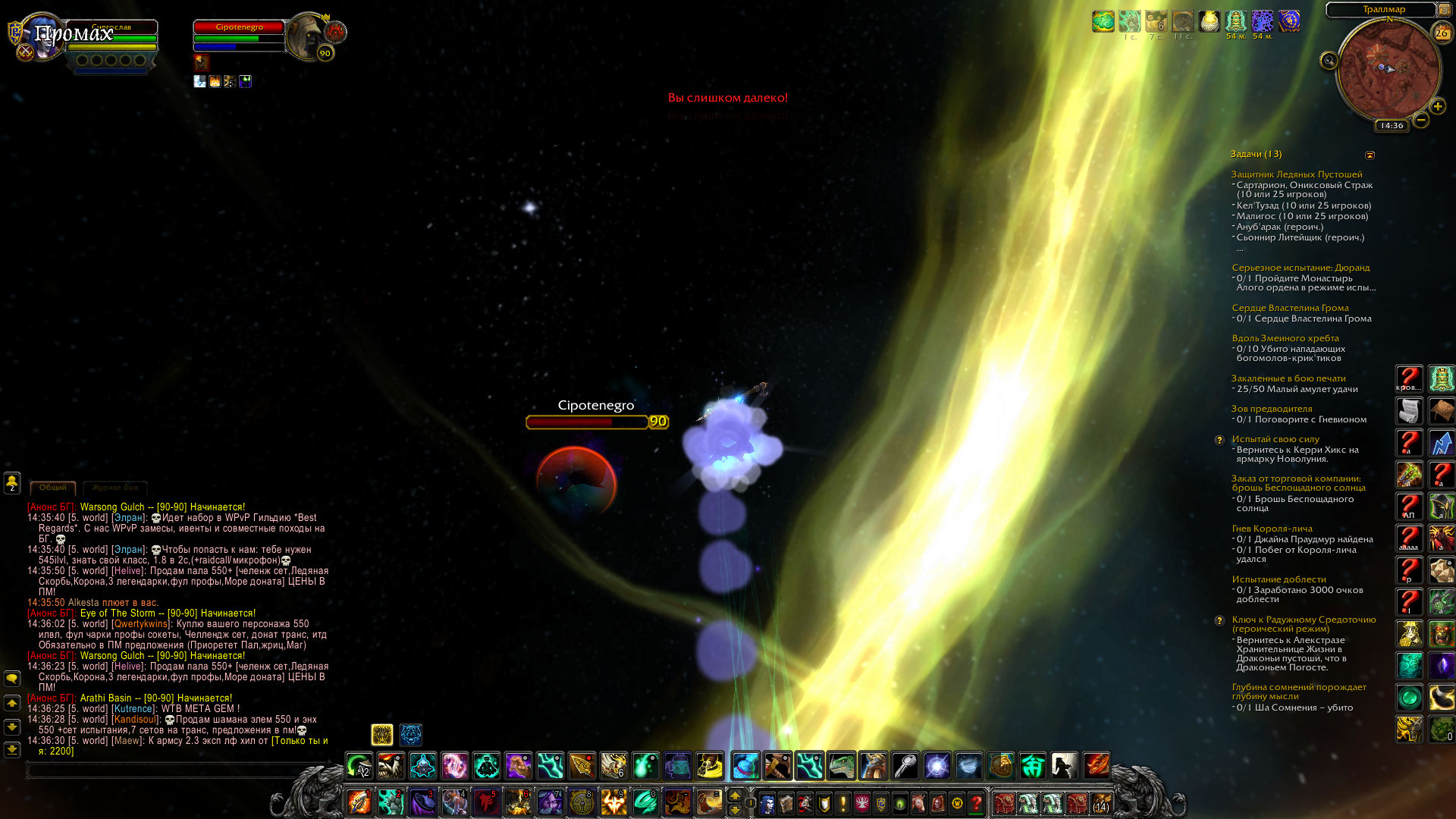Click the Cipotenegro target frame
Viewport: 1456px width, 819px height.
tap(239, 36)
